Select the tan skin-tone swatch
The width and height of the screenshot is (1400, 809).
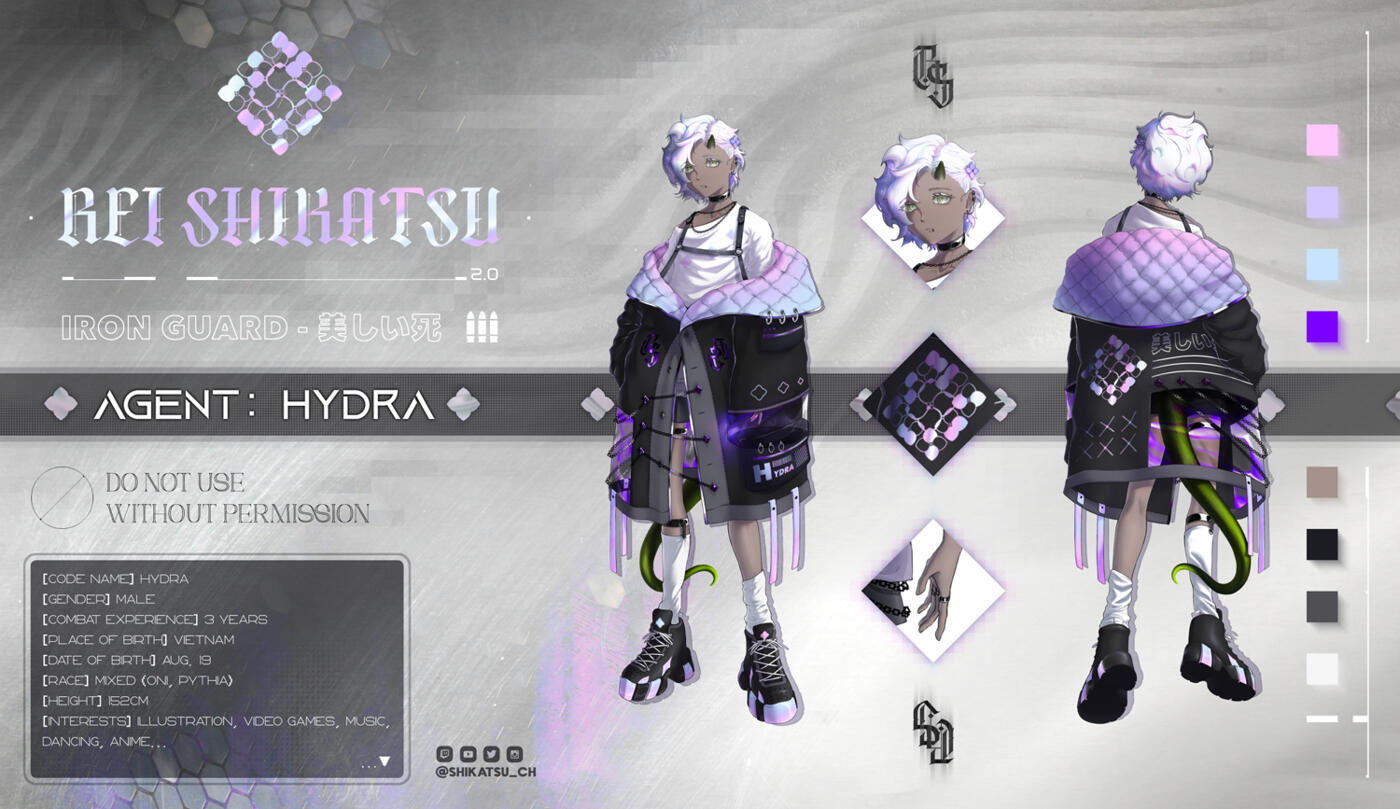(x=1322, y=482)
